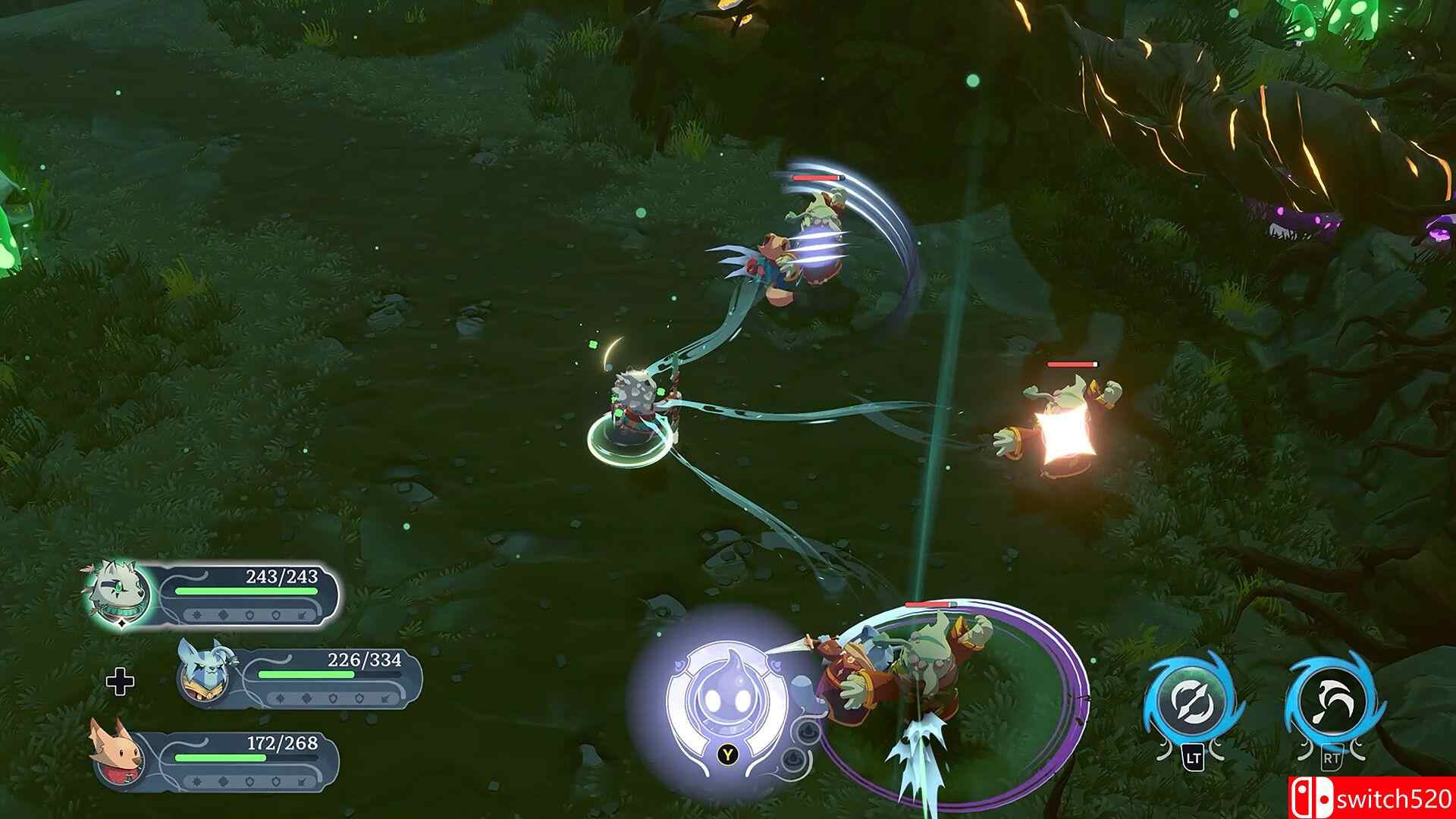1456x819 pixels.
Task: Click the plus icon beside party portraits
Action: [120, 682]
